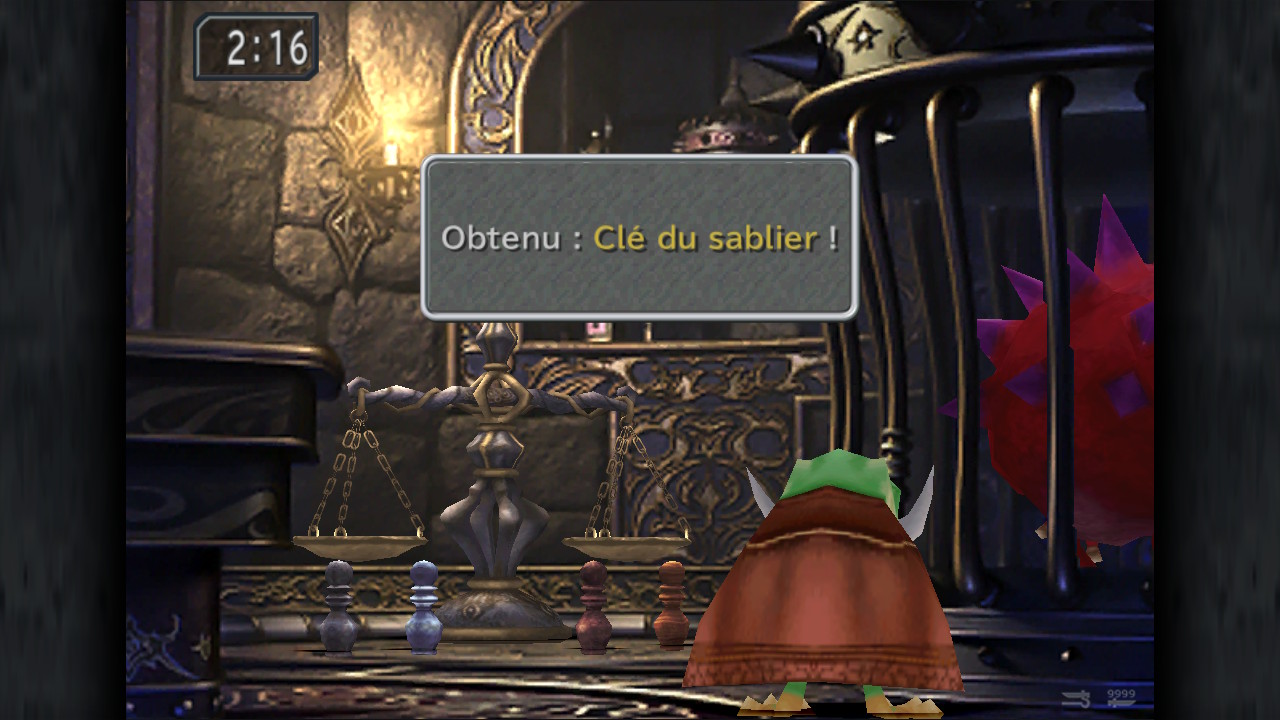Click the game timer showing 2:16
Viewport: 1280px width, 720px height.
pos(260,46)
